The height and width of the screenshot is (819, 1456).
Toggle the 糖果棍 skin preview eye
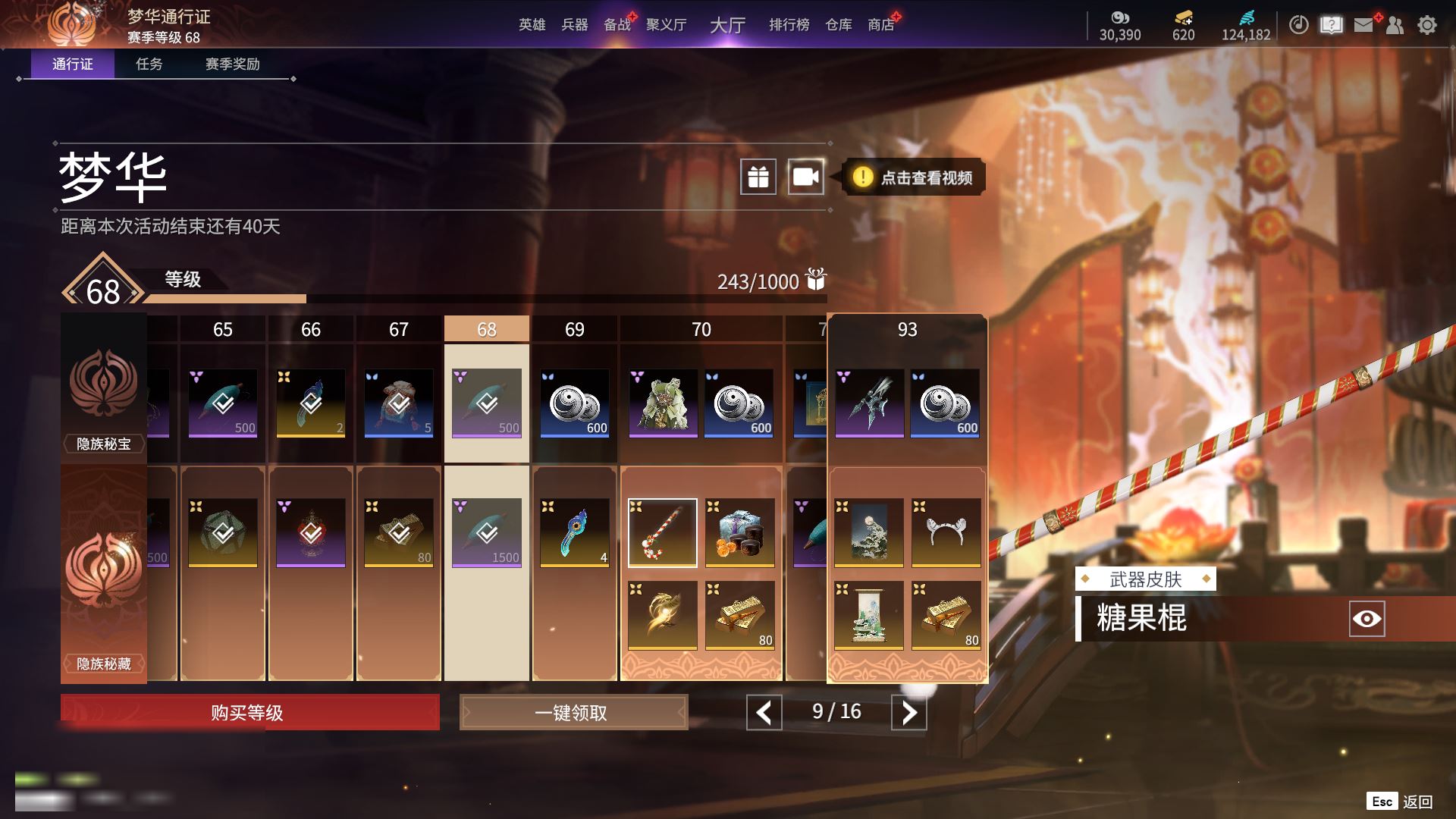pyautogui.click(x=1367, y=619)
